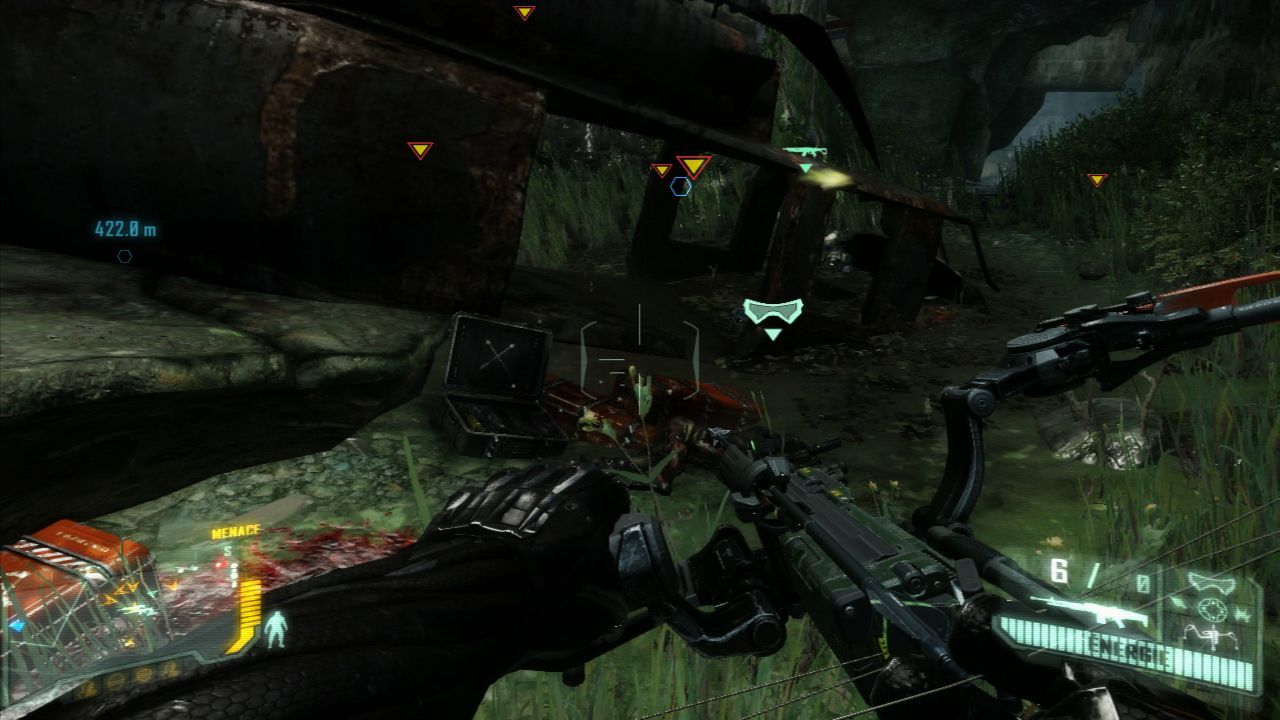The height and width of the screenshot is (720, 1280).
Task: Toggle the hexagonal tagged-enemy marker
Action: click(680, 186)
